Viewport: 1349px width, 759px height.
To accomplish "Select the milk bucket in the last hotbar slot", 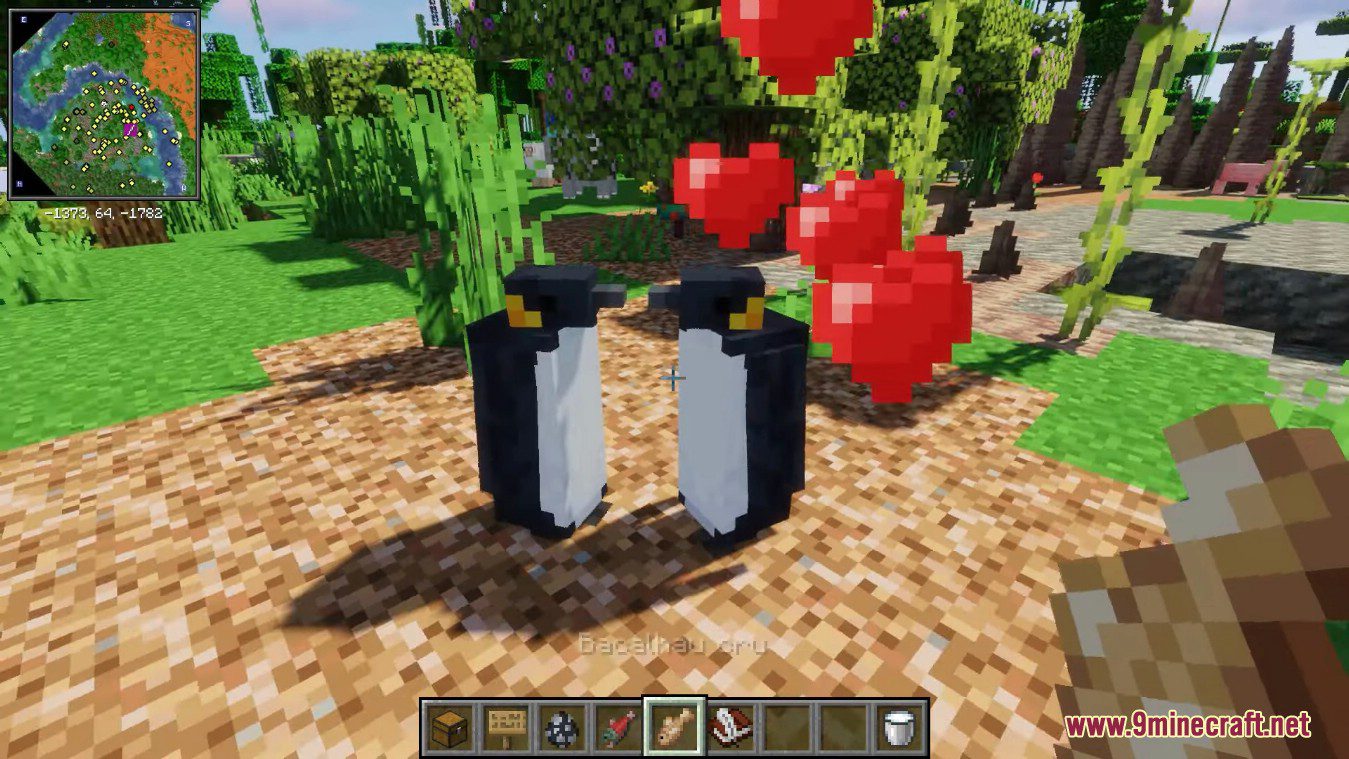I will coord(896,727).
